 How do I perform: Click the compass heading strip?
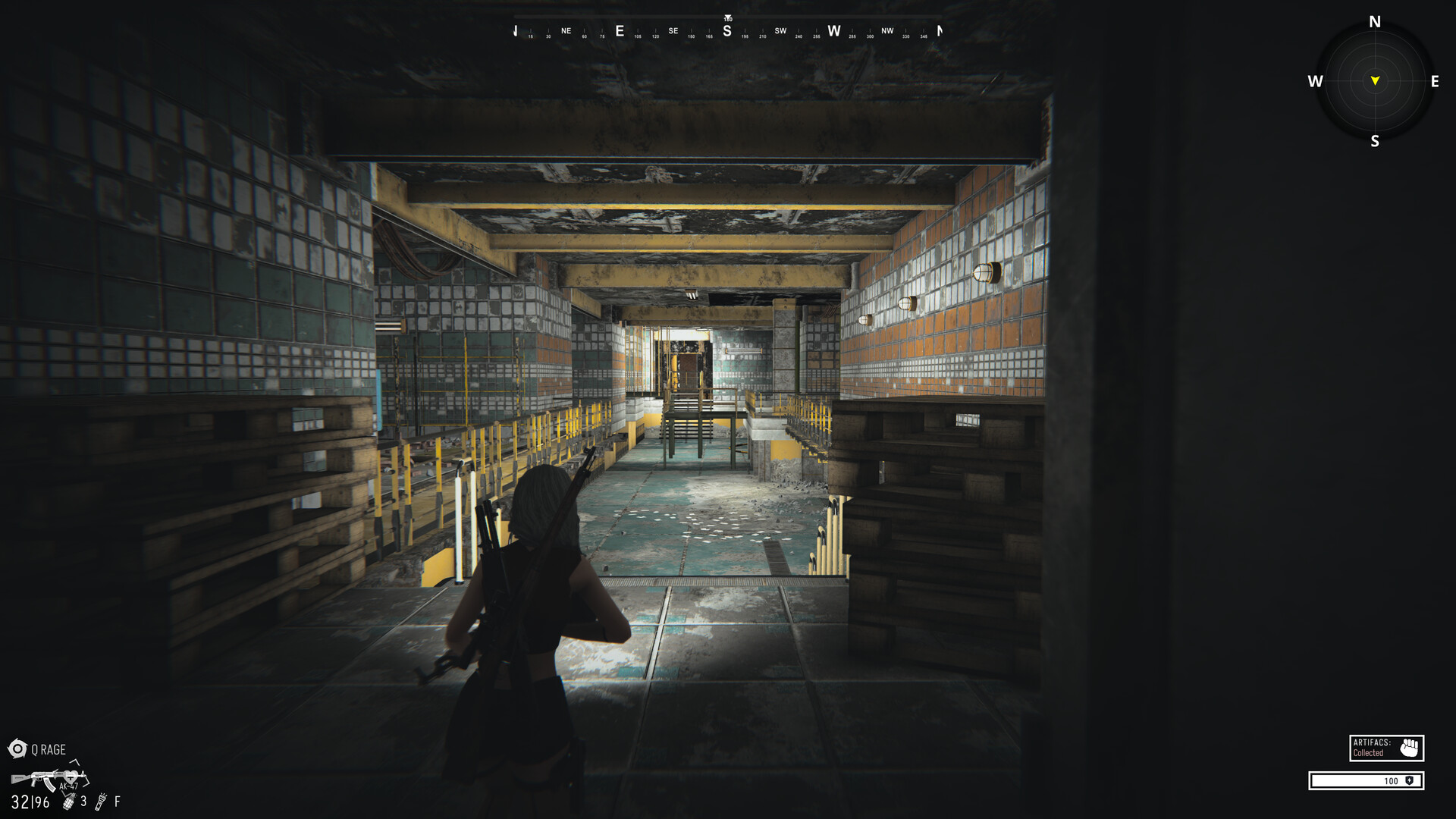coord(727,31)
